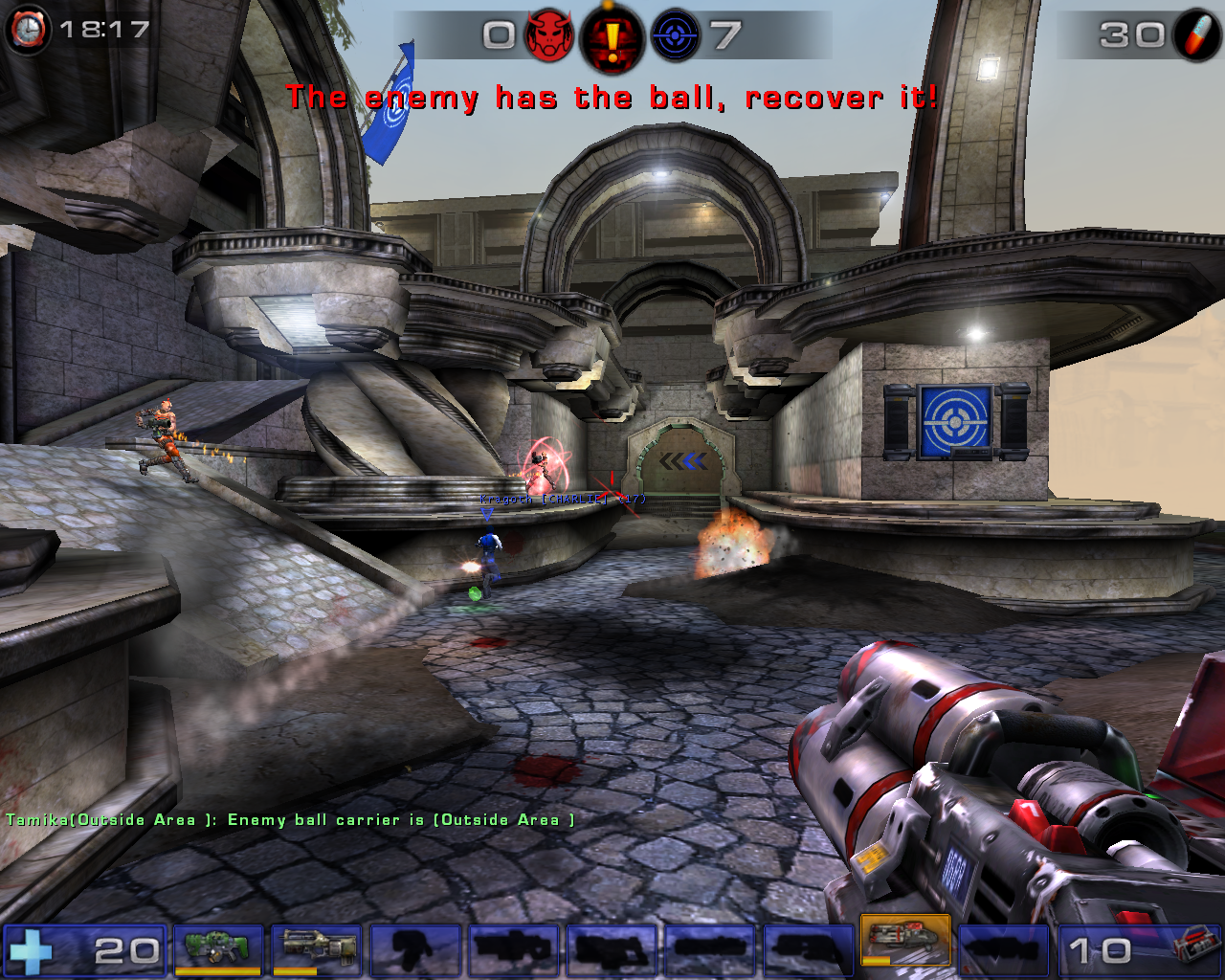Viewport: 1225px width, 980px height.
Task: Click the adrenaline pill icon
Action: [1197, 35]
